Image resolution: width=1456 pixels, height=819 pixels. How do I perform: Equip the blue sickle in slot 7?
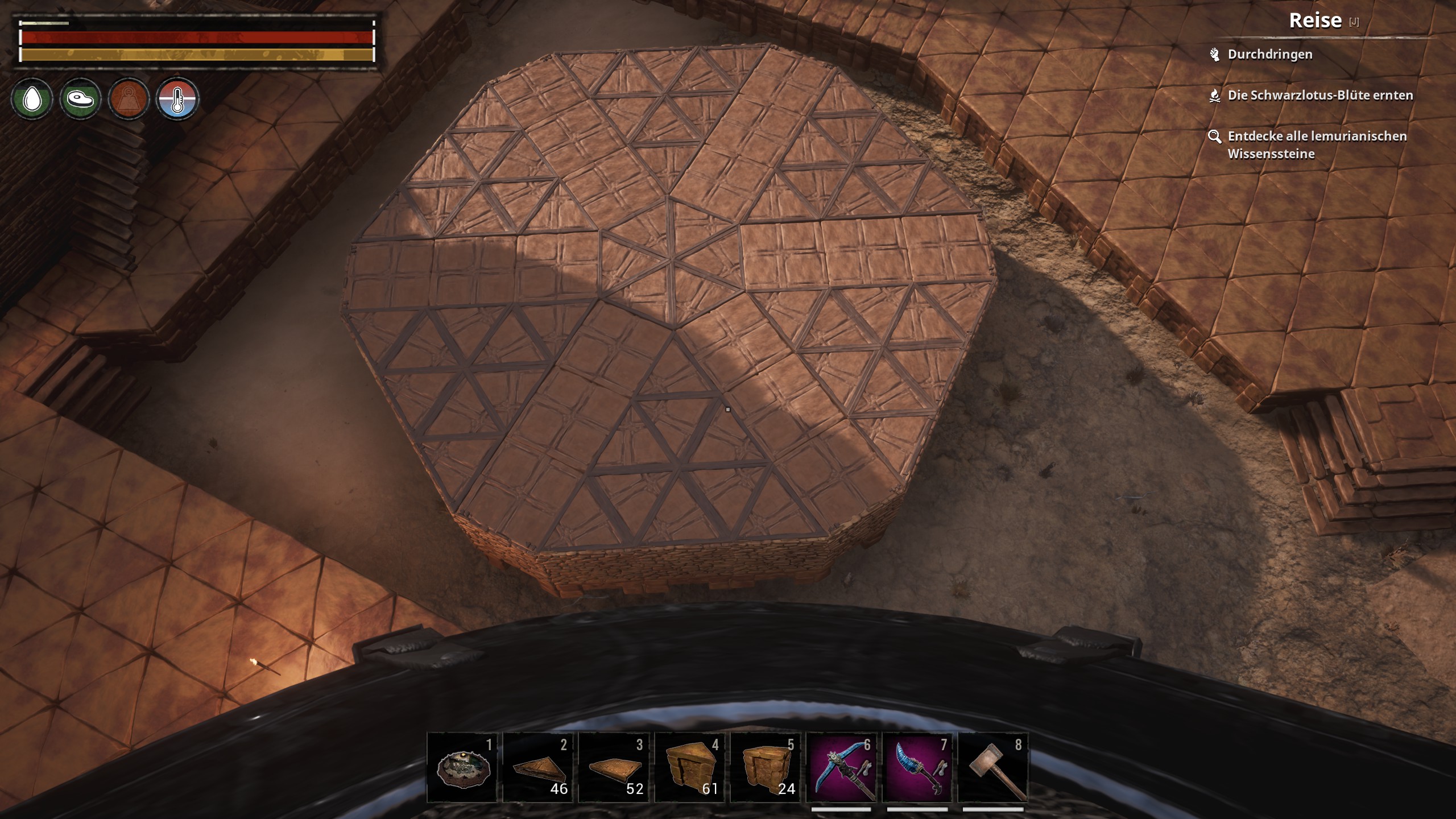tap(917, 767)
